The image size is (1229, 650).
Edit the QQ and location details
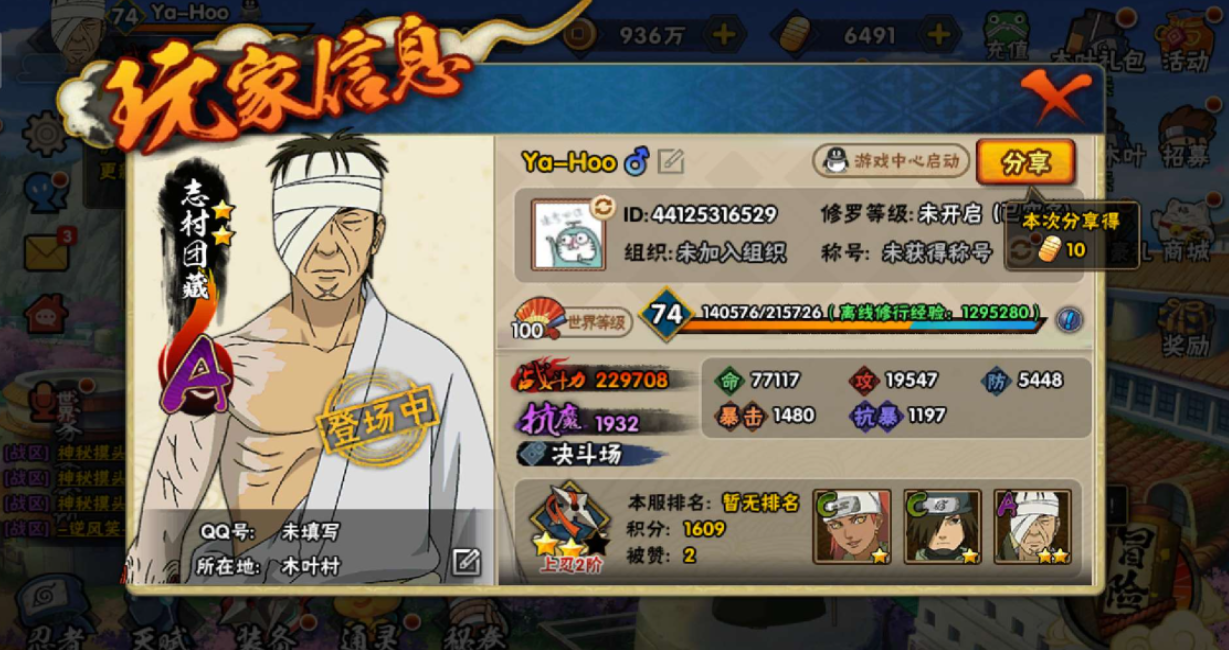click(466, 562)
